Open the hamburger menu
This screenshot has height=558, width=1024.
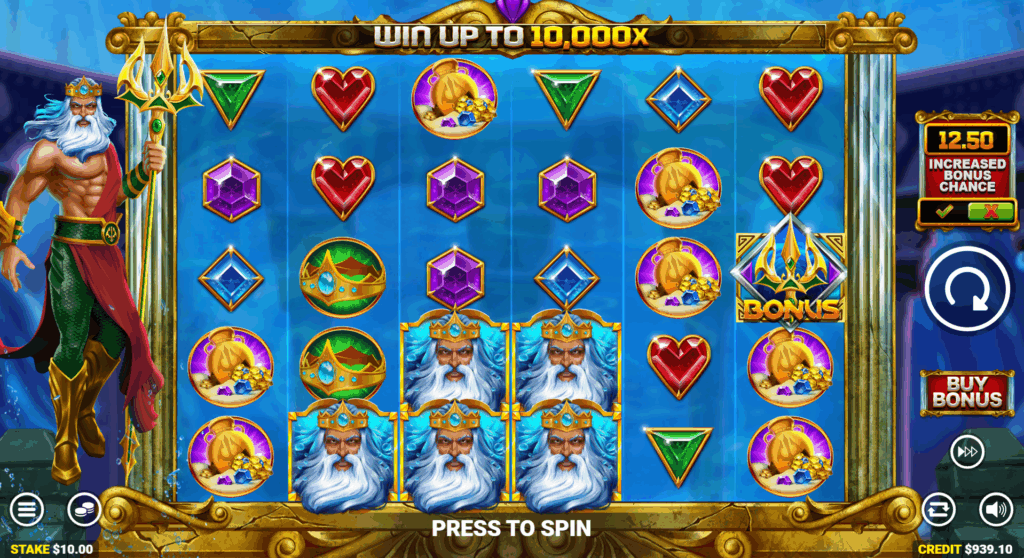(x=27, y=509)
